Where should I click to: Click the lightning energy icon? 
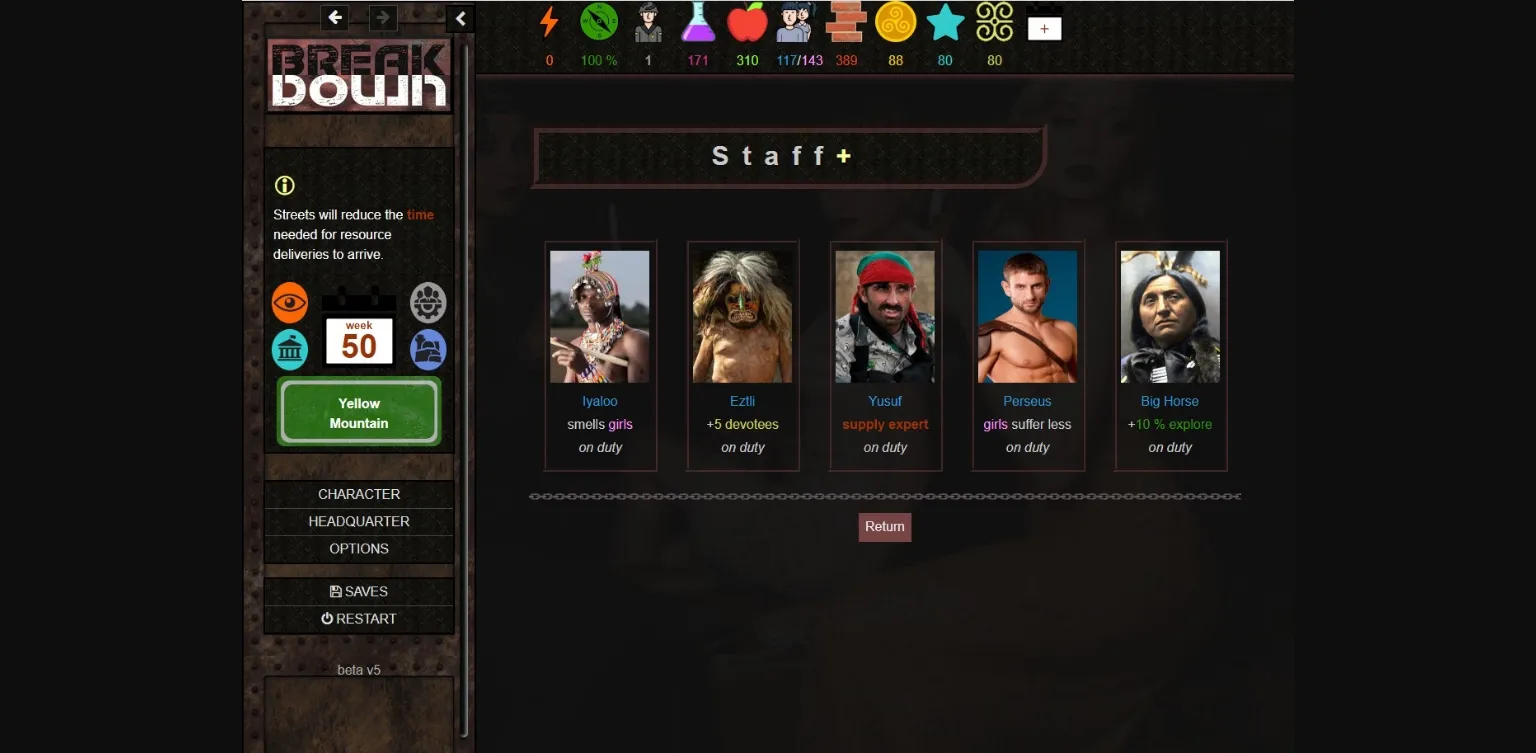548,24
